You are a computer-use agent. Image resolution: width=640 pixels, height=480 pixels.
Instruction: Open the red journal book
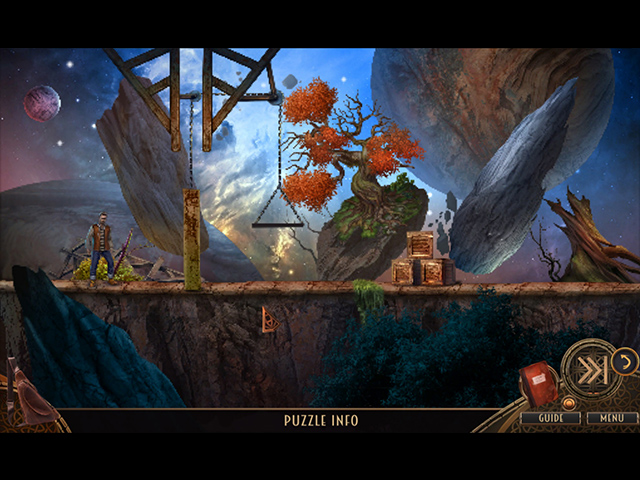(x=536, y=384)
